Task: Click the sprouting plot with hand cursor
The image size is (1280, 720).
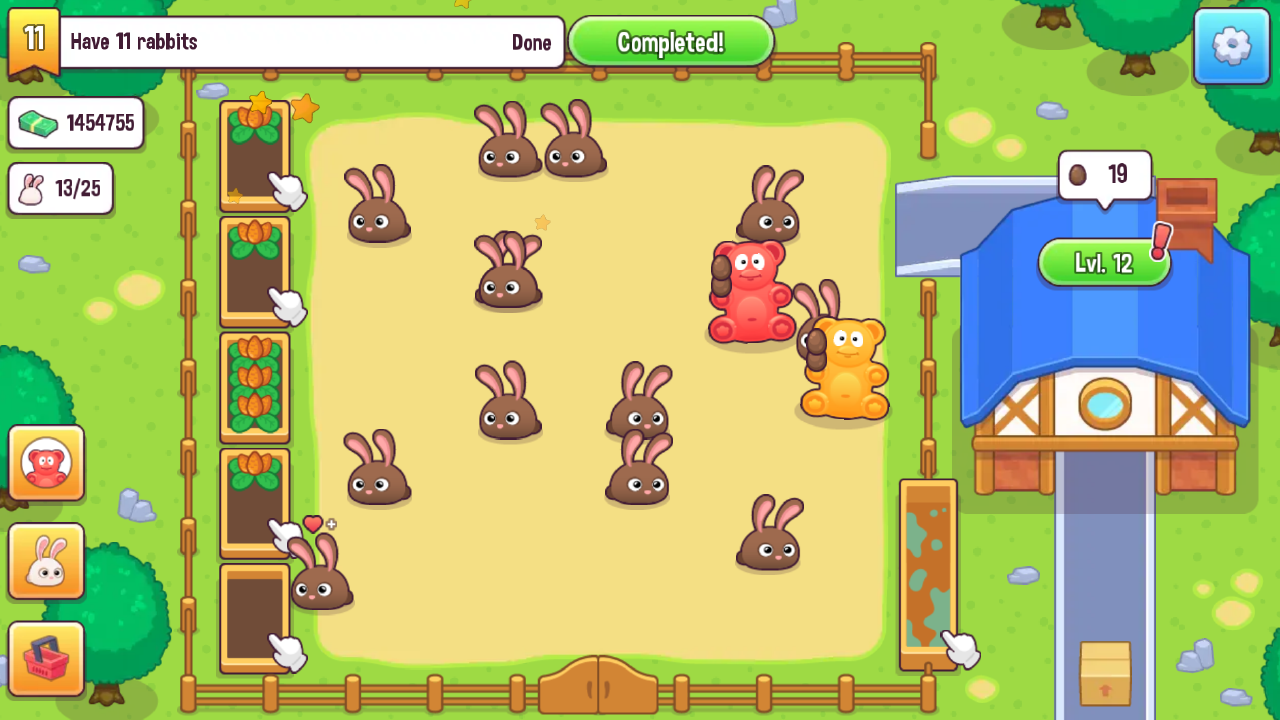Action: (253, 272)
